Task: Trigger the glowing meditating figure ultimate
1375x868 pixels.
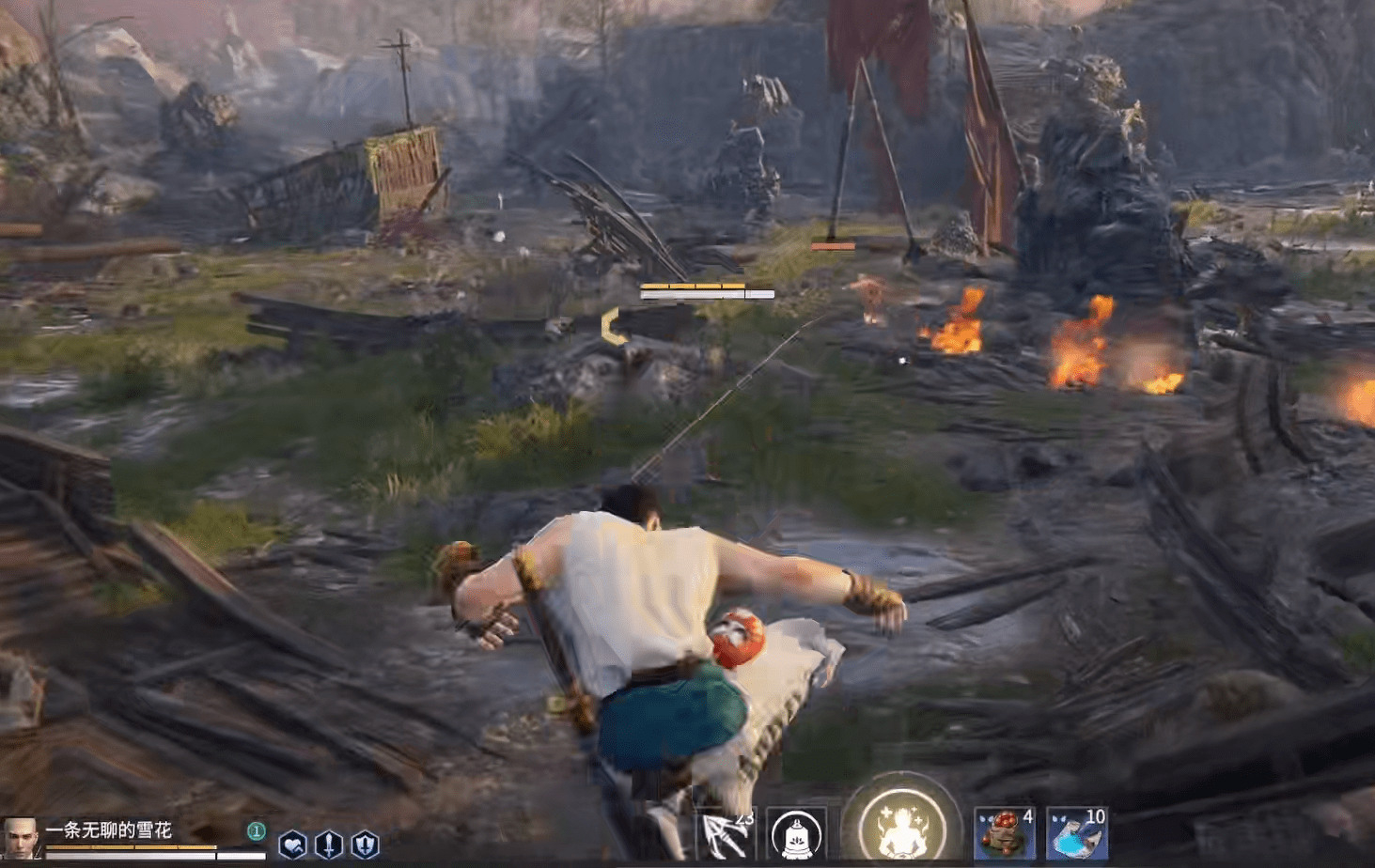Action: coord(900,828)
